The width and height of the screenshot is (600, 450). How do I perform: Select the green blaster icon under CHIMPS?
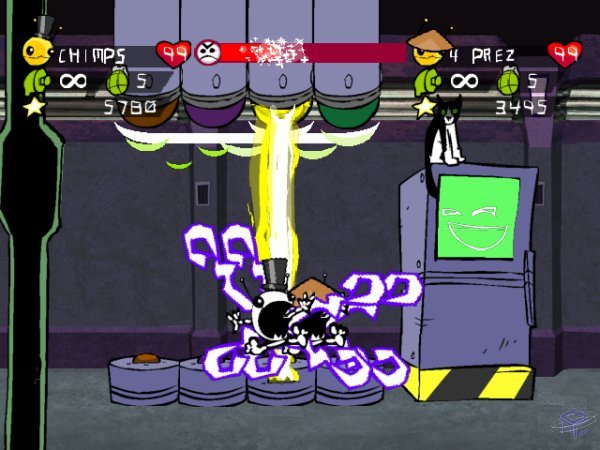tap(37, 79)
